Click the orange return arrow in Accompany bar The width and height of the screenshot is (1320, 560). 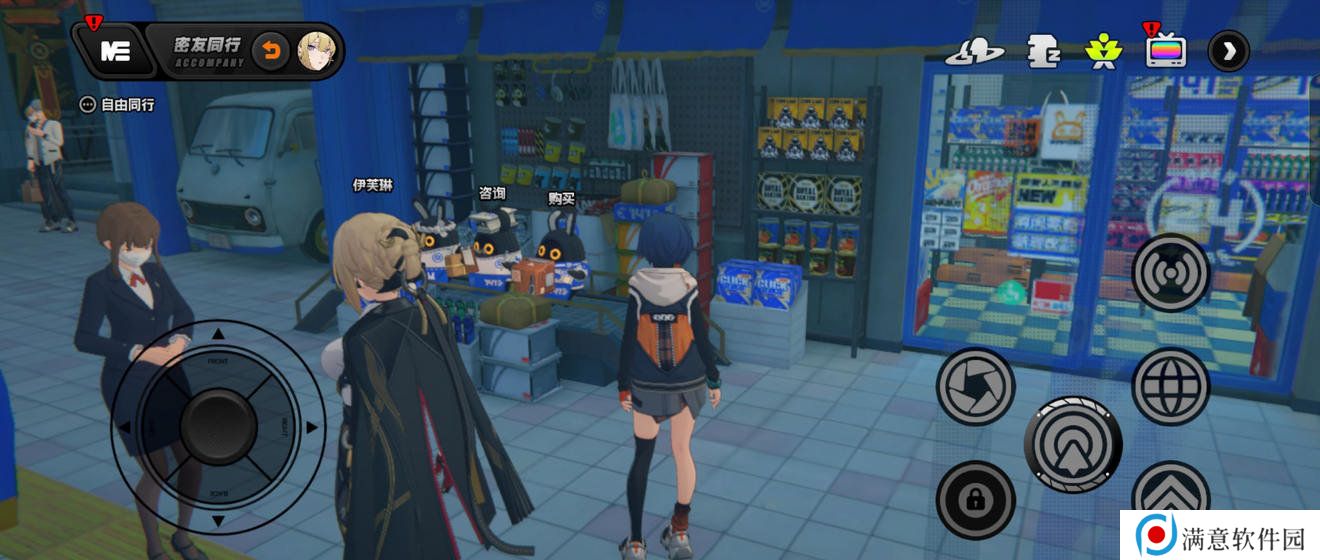coord(268,51)
